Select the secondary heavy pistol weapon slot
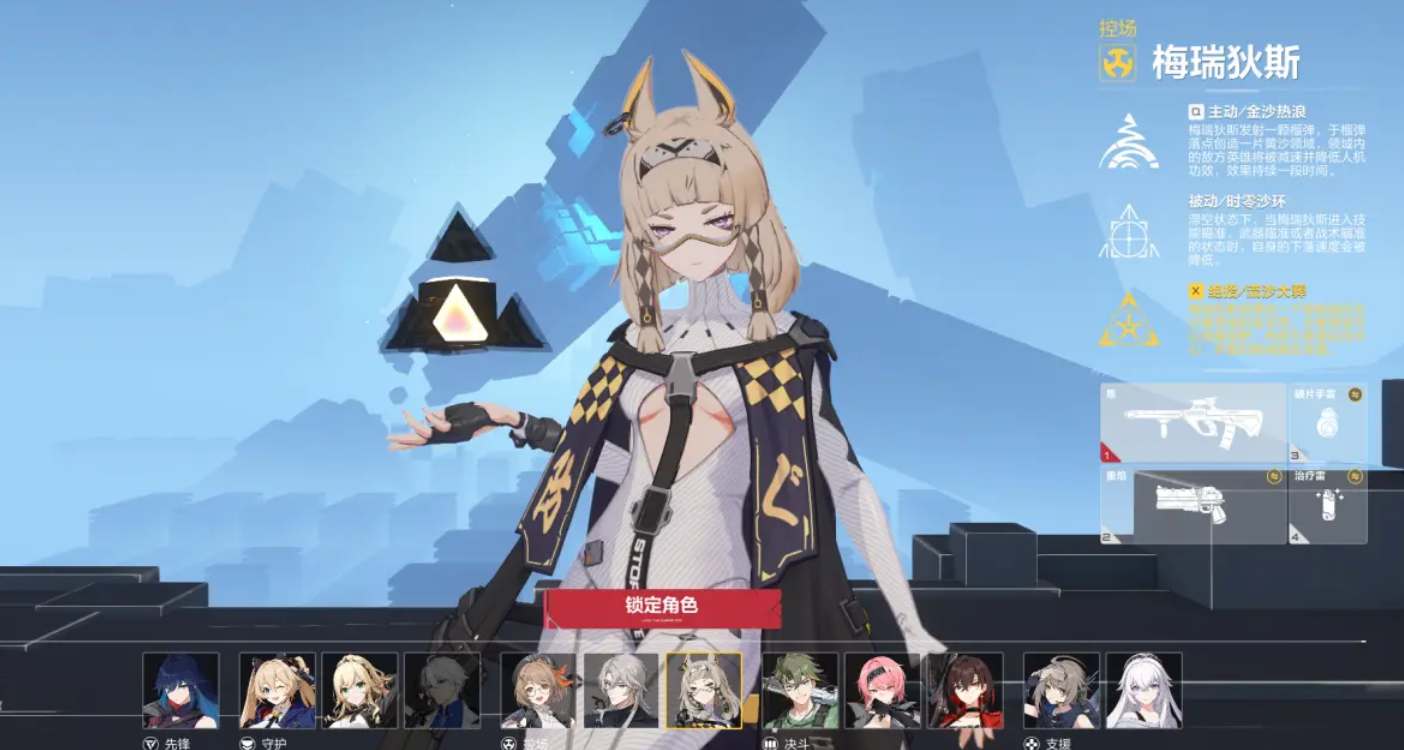The width and height of the screenshot is (1404, 750). click(1193, 505)
